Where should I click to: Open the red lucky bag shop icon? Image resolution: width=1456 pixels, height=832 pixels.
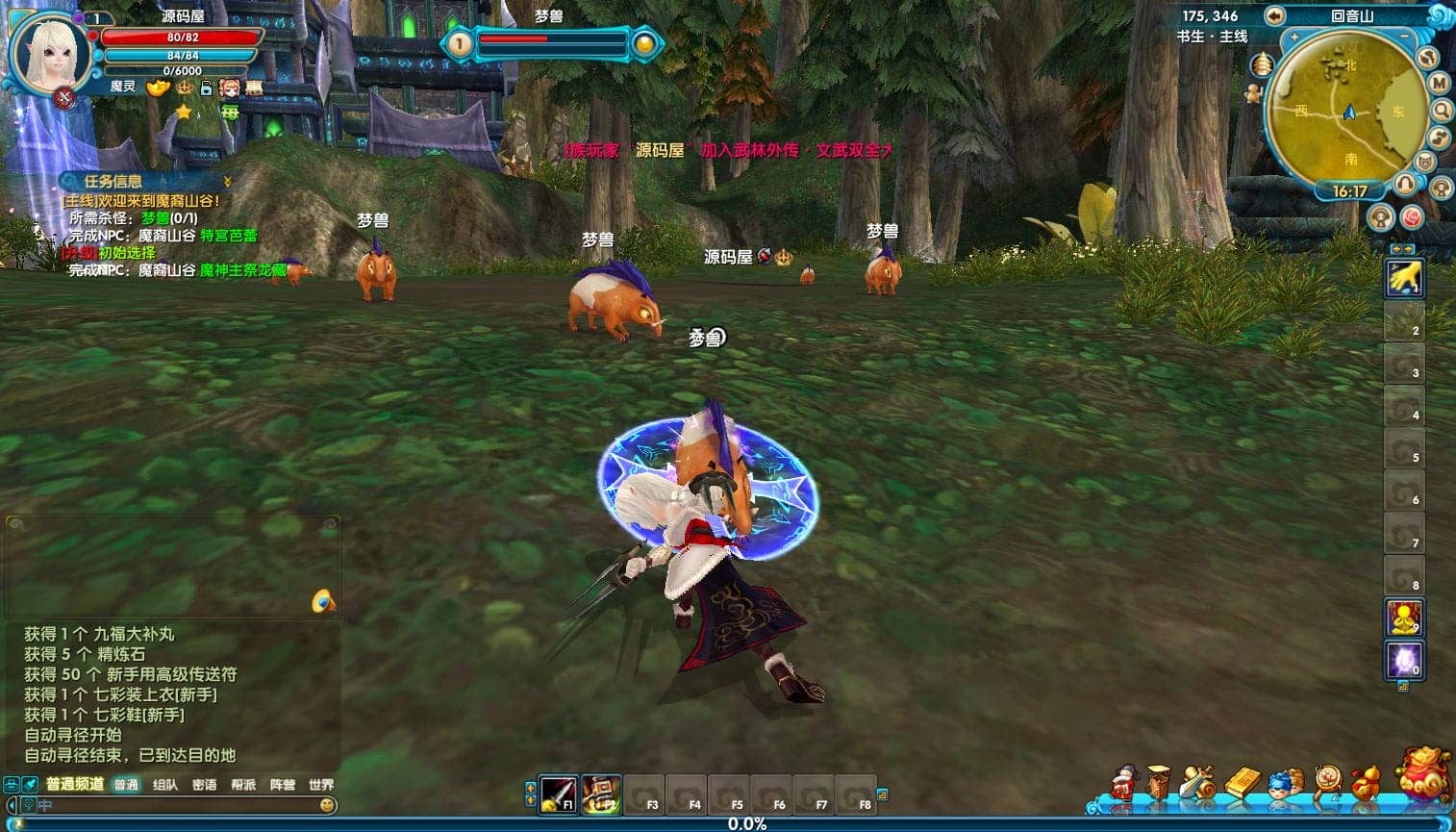1424,772
